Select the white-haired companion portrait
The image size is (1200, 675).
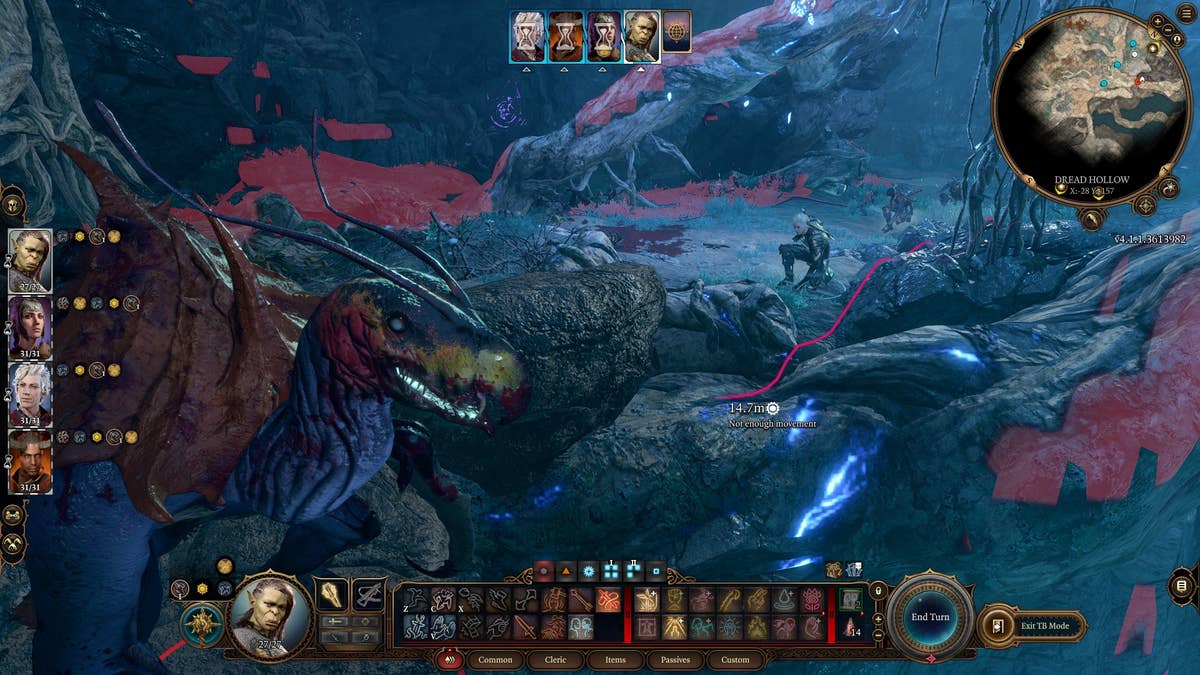(30, 393)
